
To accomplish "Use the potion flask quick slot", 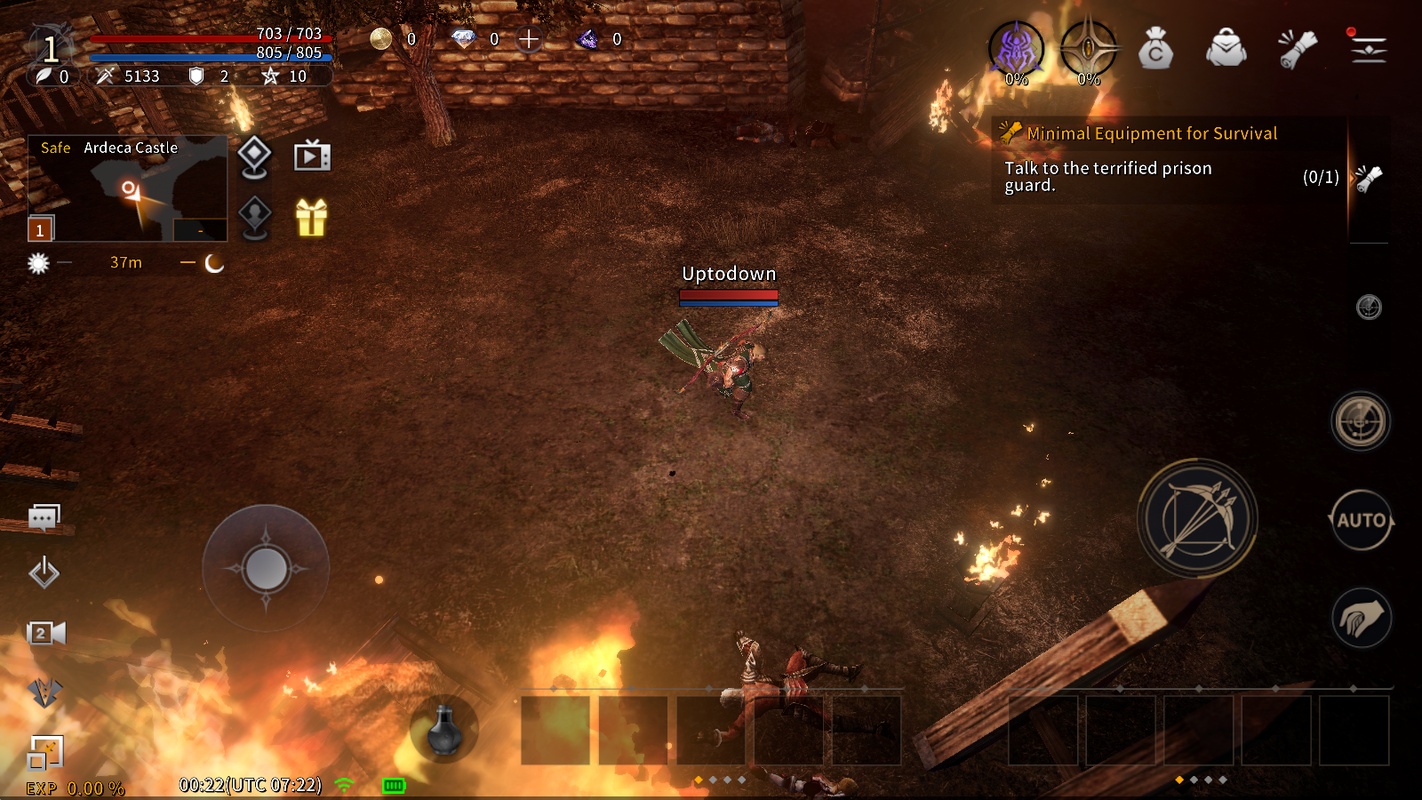I will [x=444, y=731].
